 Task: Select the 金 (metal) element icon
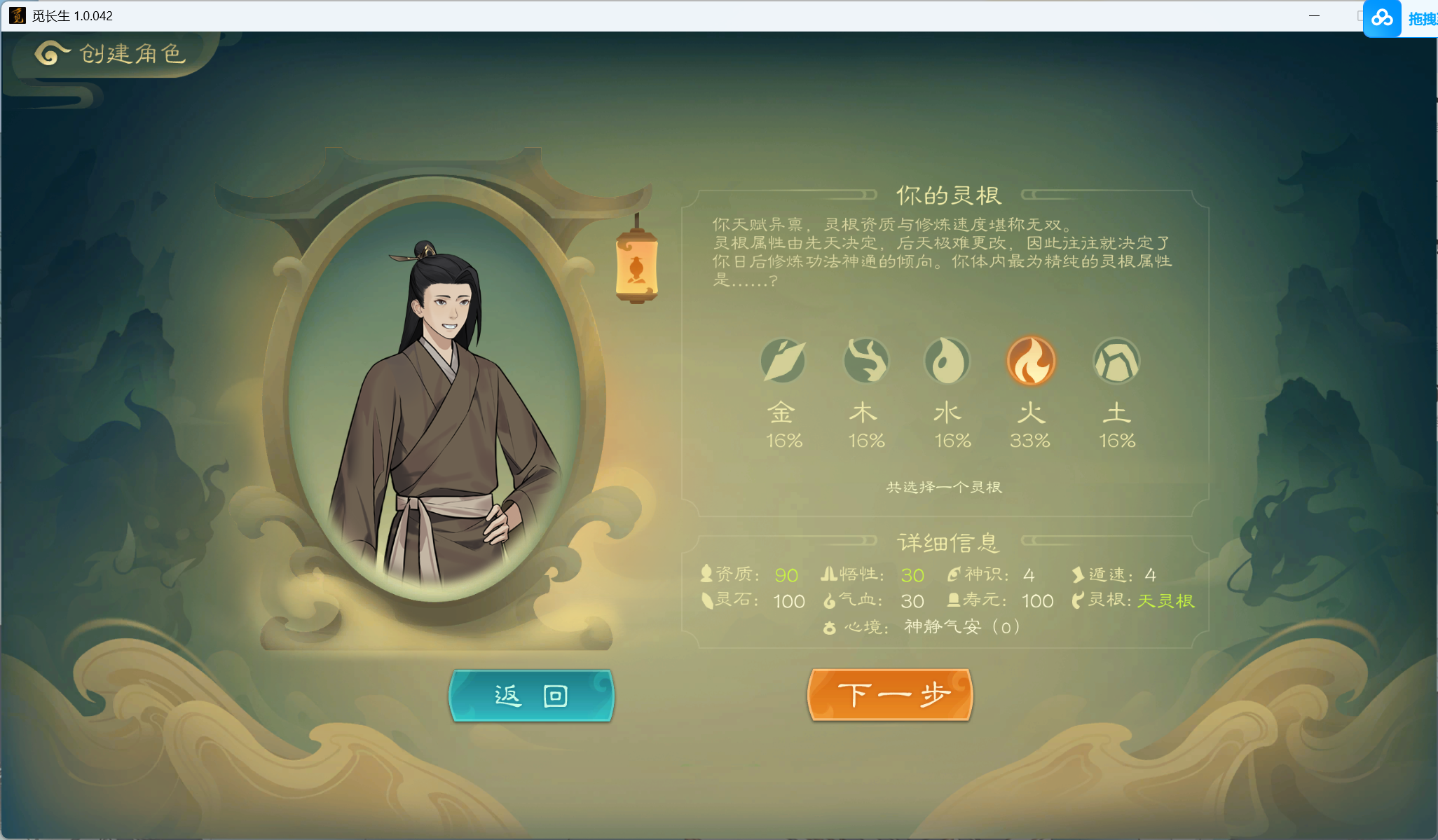coord(783,360)
